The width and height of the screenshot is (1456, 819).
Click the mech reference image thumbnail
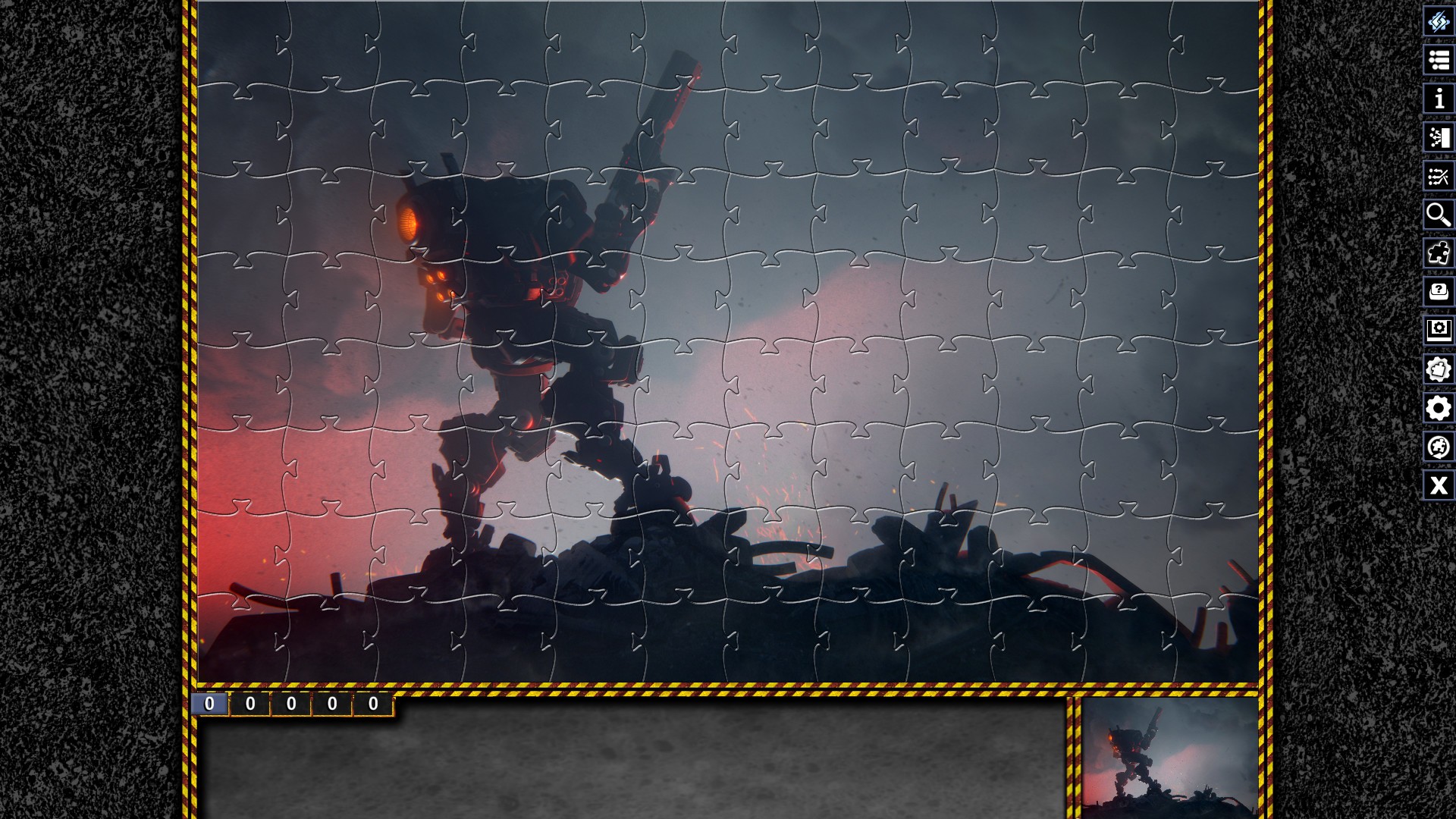(1169, 757)
